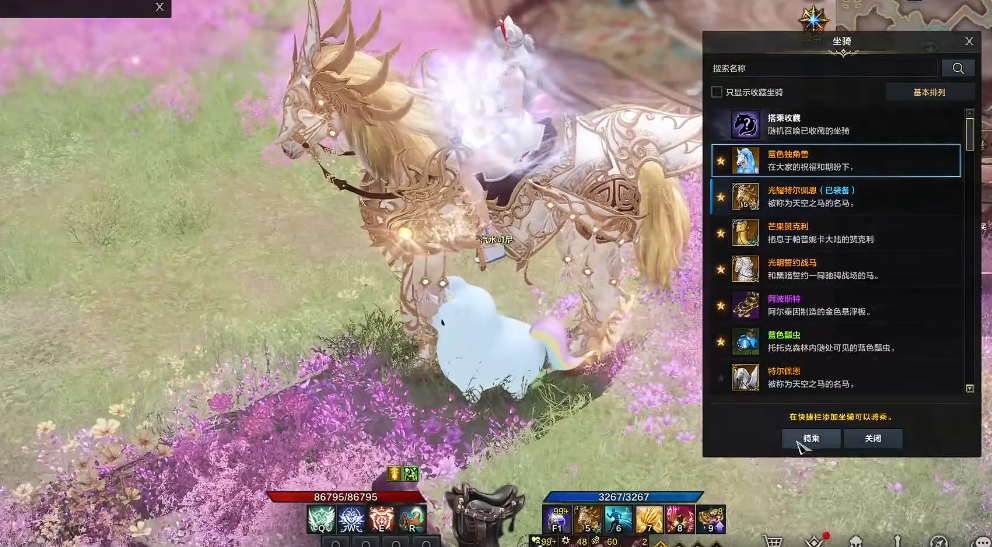Choose the blue ladybug mount row
Screen dimensions: 992x547
836,341
